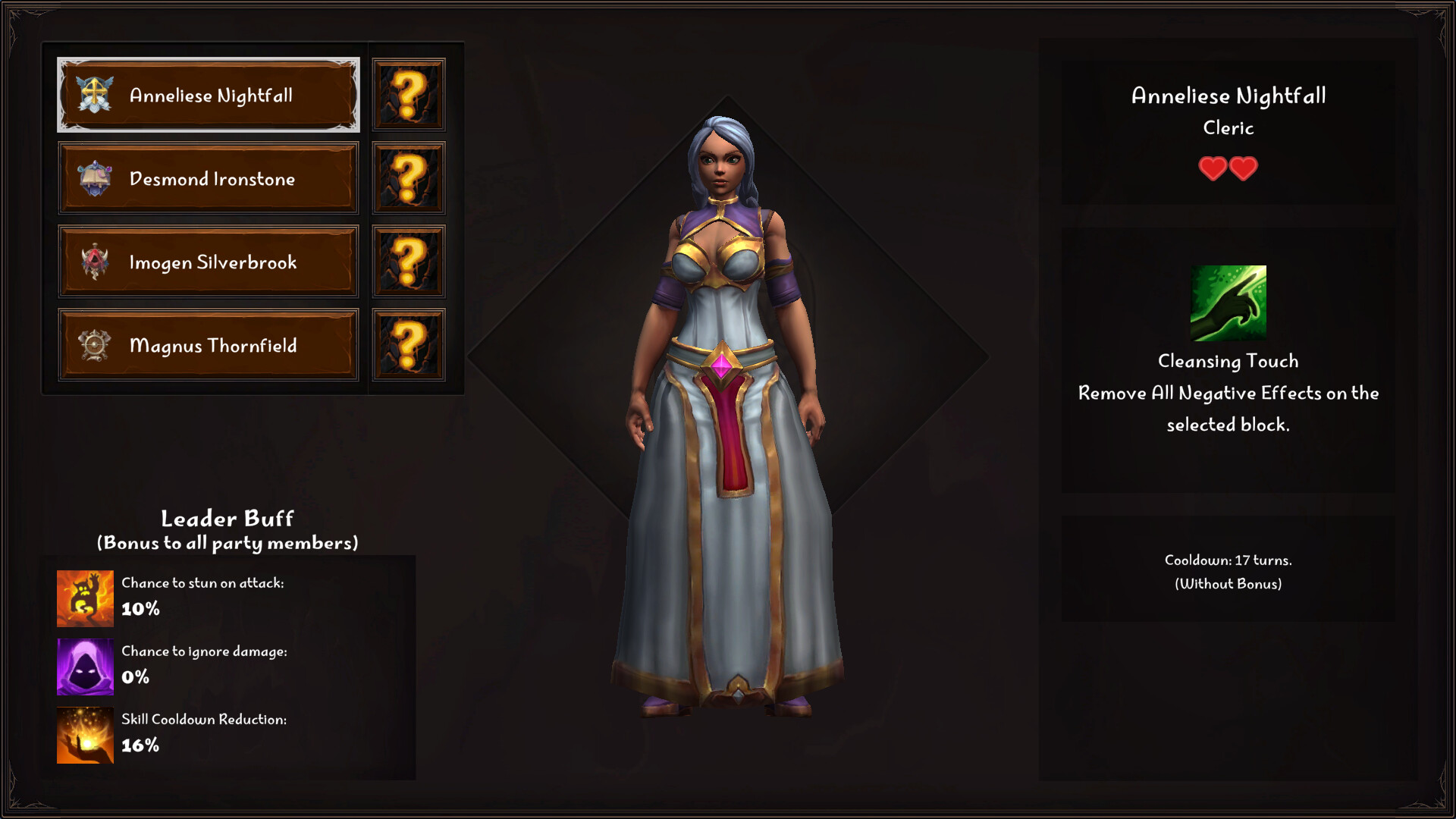Click the Leader Buff heading
This screenshot has height=819, width=1456.
click(227, 519)
